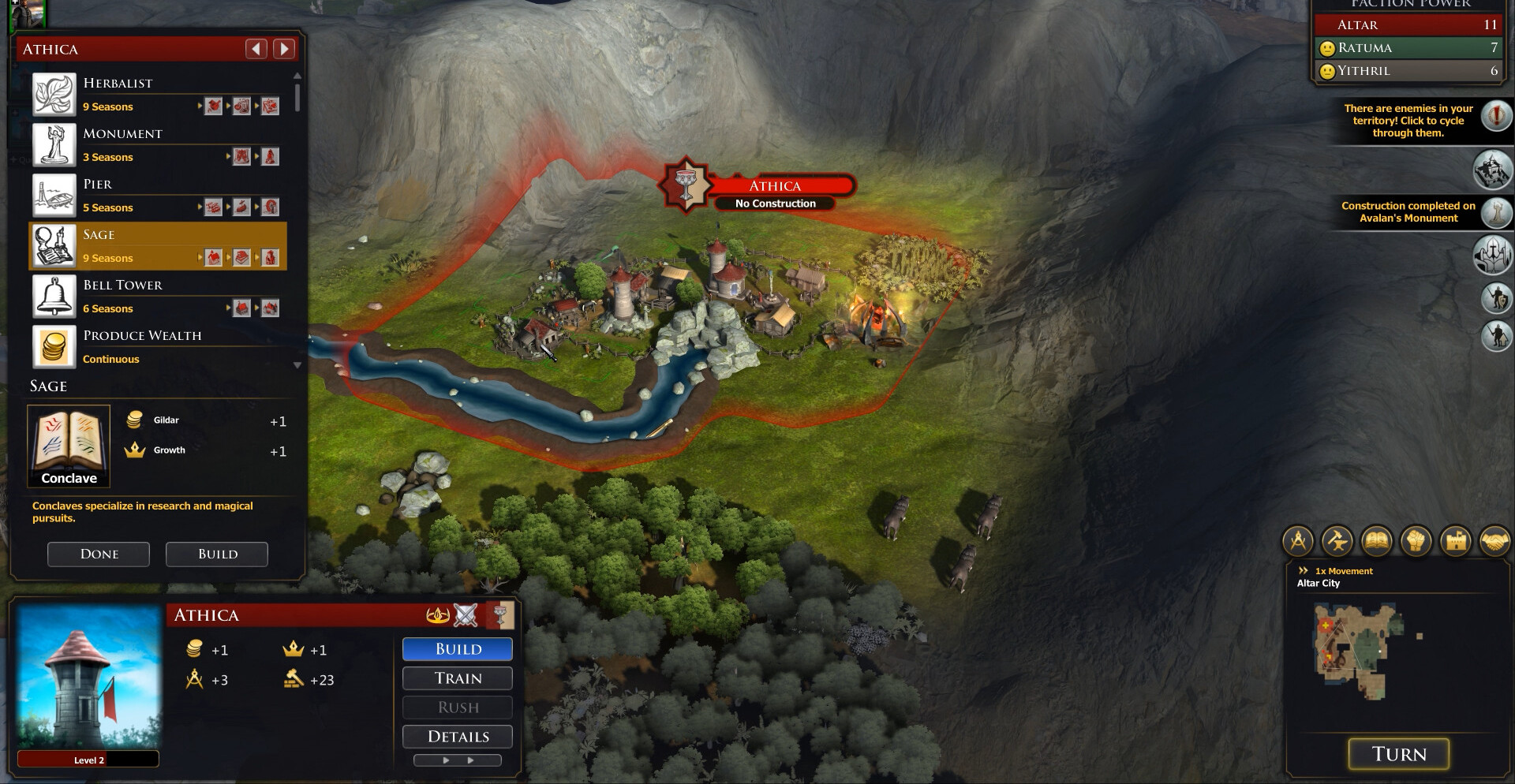Select Herbalist in the build list
Screen dimensions: 1515x784
pyautogui.click(x=158, y=94)
